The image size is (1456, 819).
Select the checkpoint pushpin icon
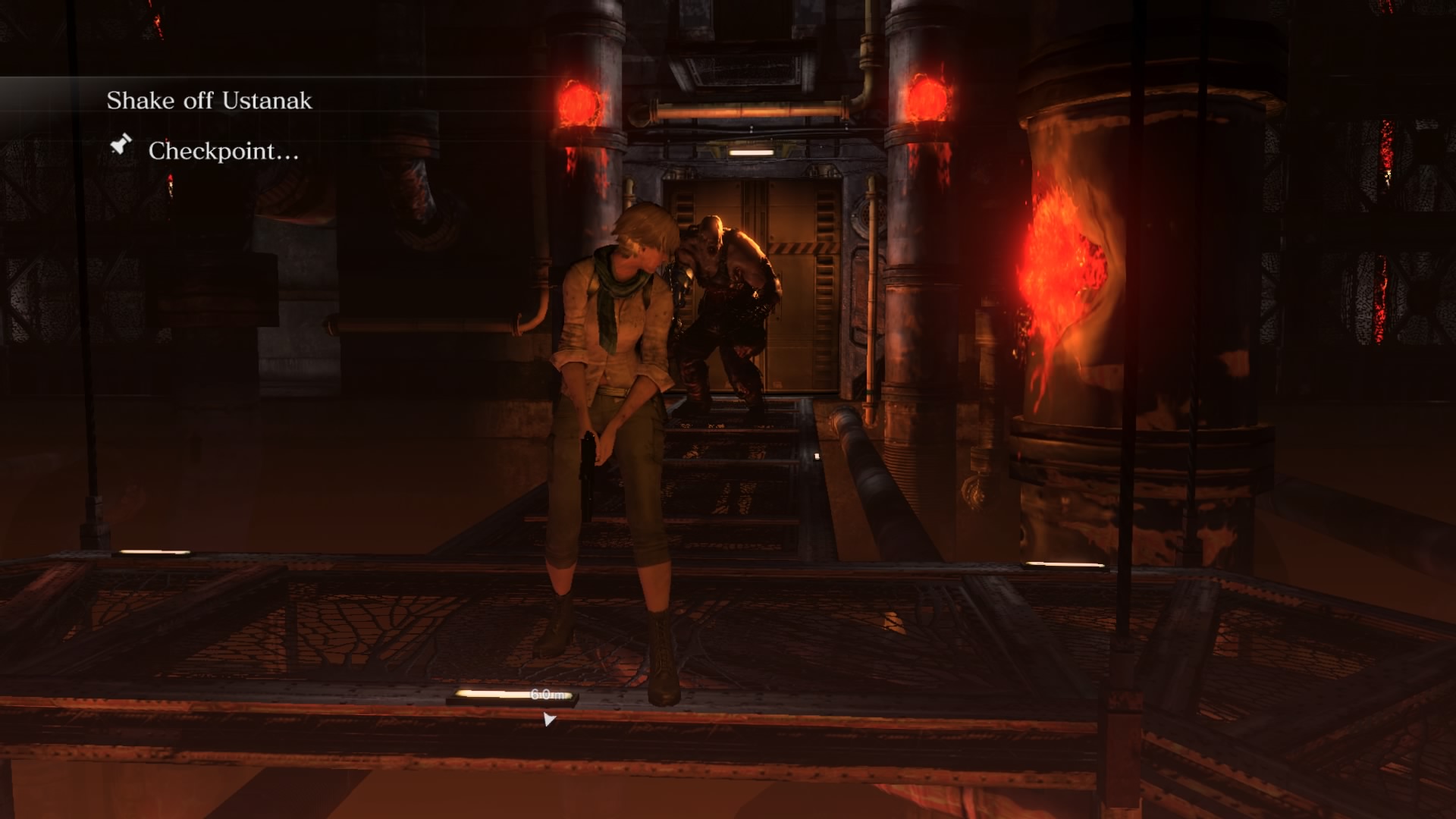tap(121, 144)
